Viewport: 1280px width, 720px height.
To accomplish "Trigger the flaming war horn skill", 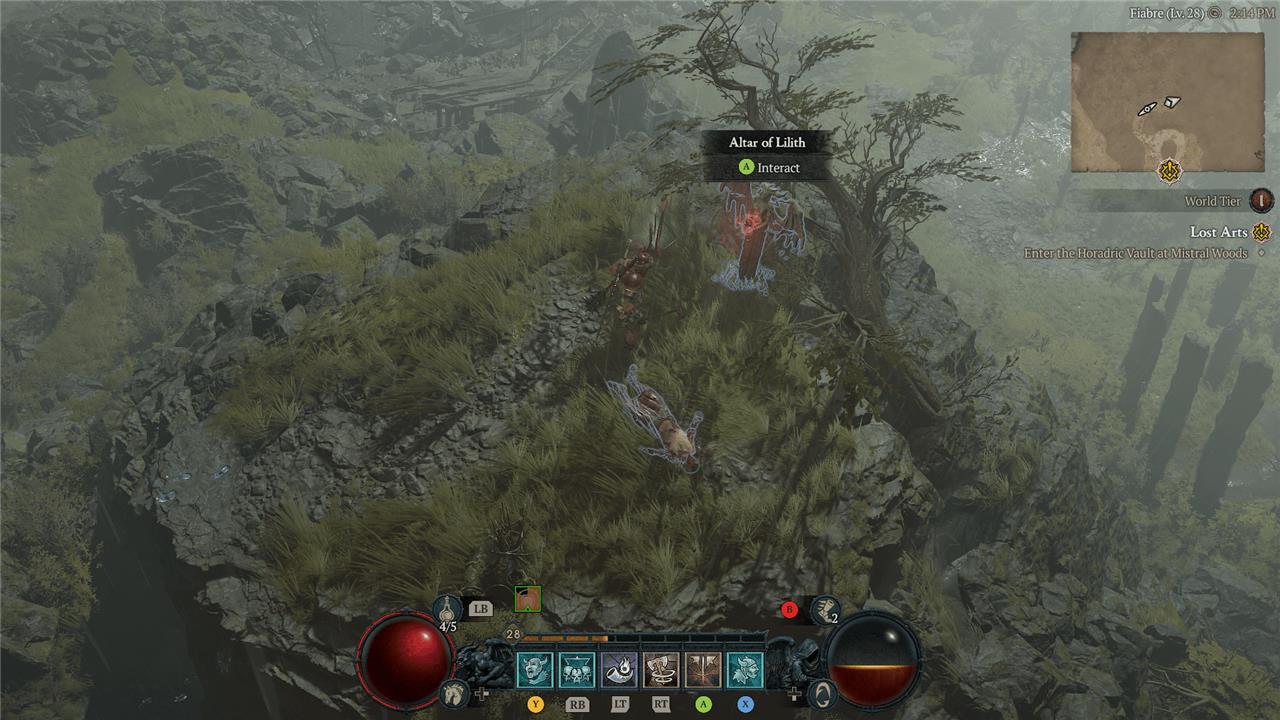I will click(x=619, y=669).
